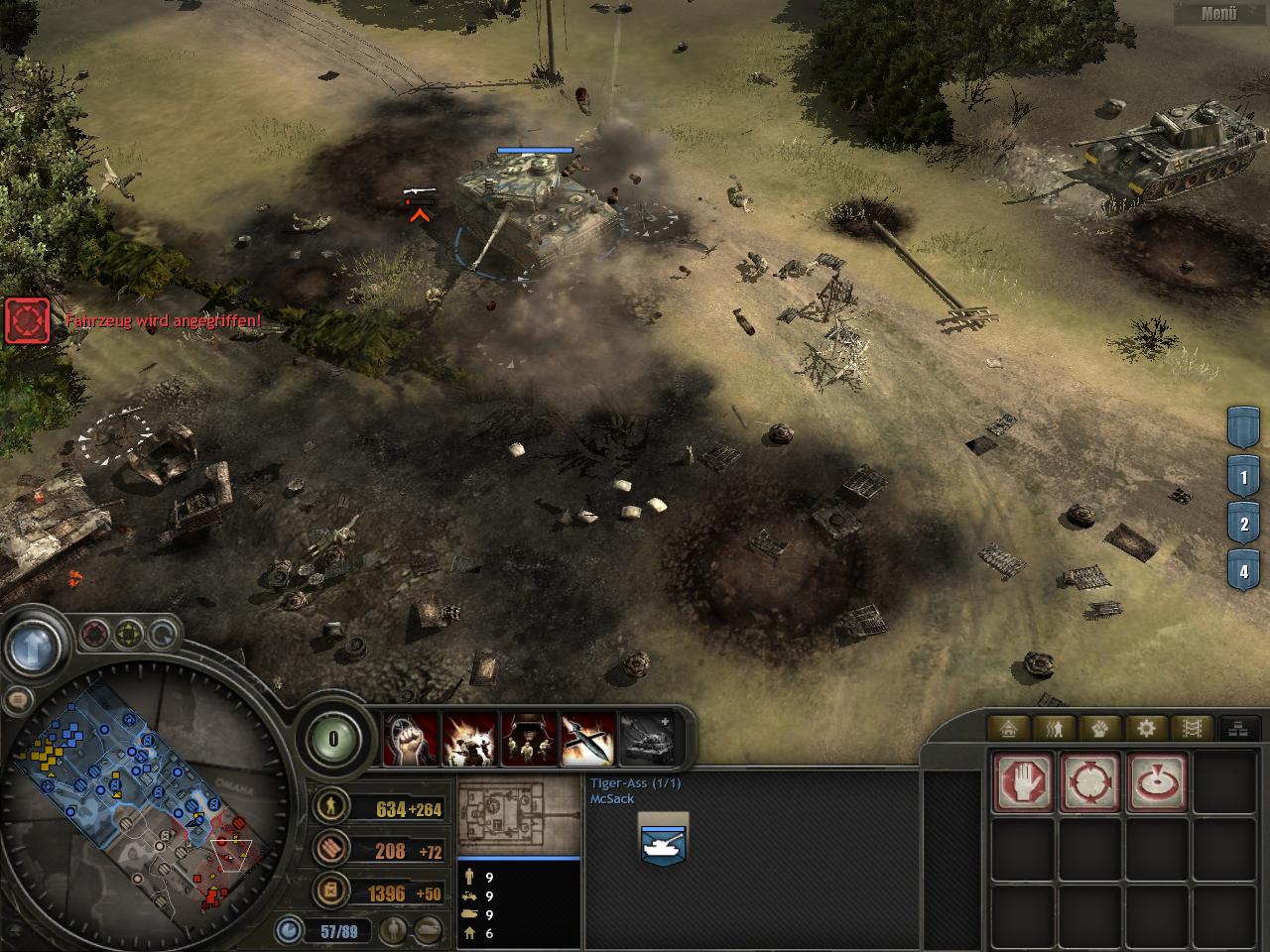Image resolution: width=1270 pixels, height=952 pixels.
Task: Call in the Tiger tank ability
Action: 646,739
